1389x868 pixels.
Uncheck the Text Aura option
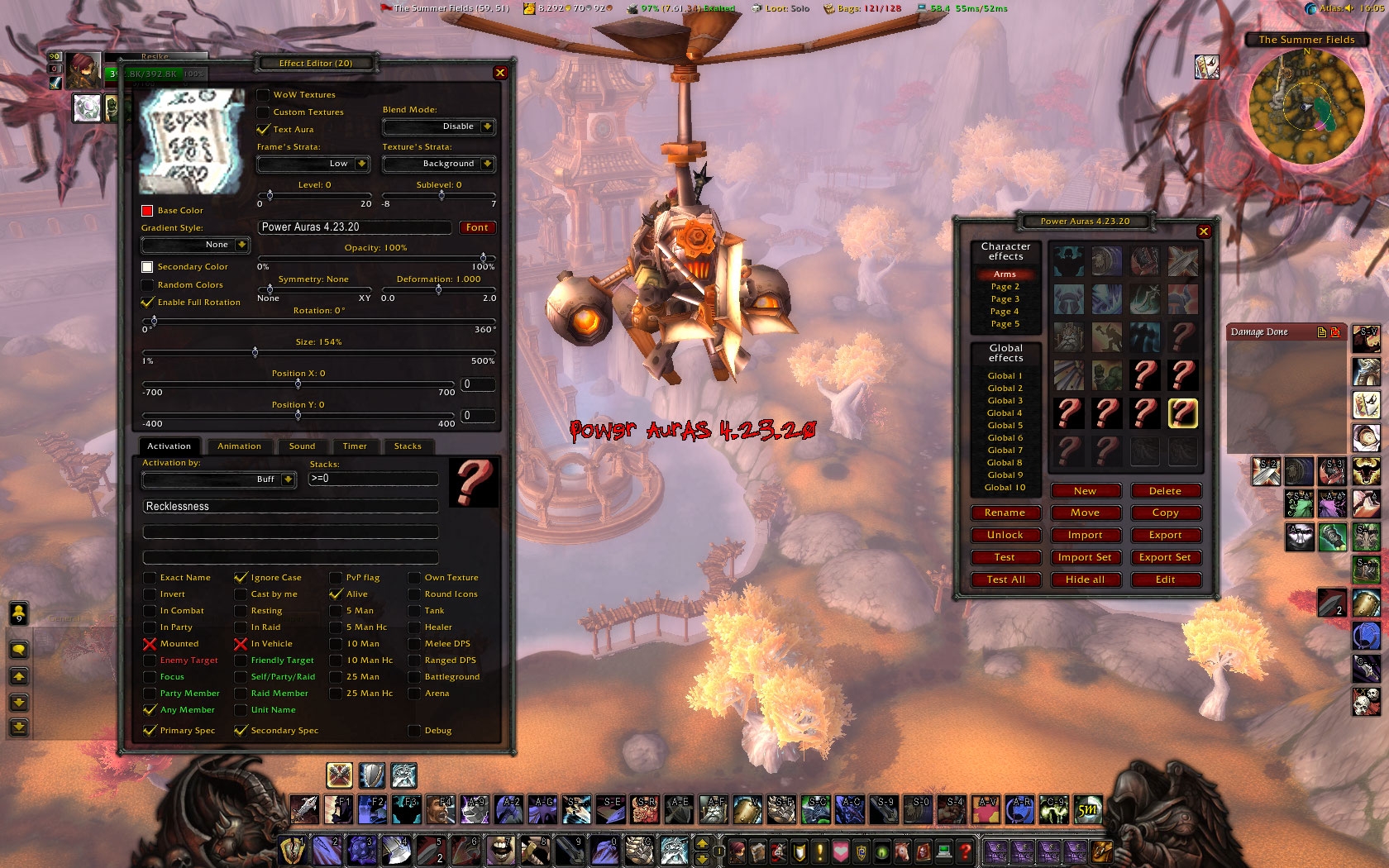click(264, 129)
